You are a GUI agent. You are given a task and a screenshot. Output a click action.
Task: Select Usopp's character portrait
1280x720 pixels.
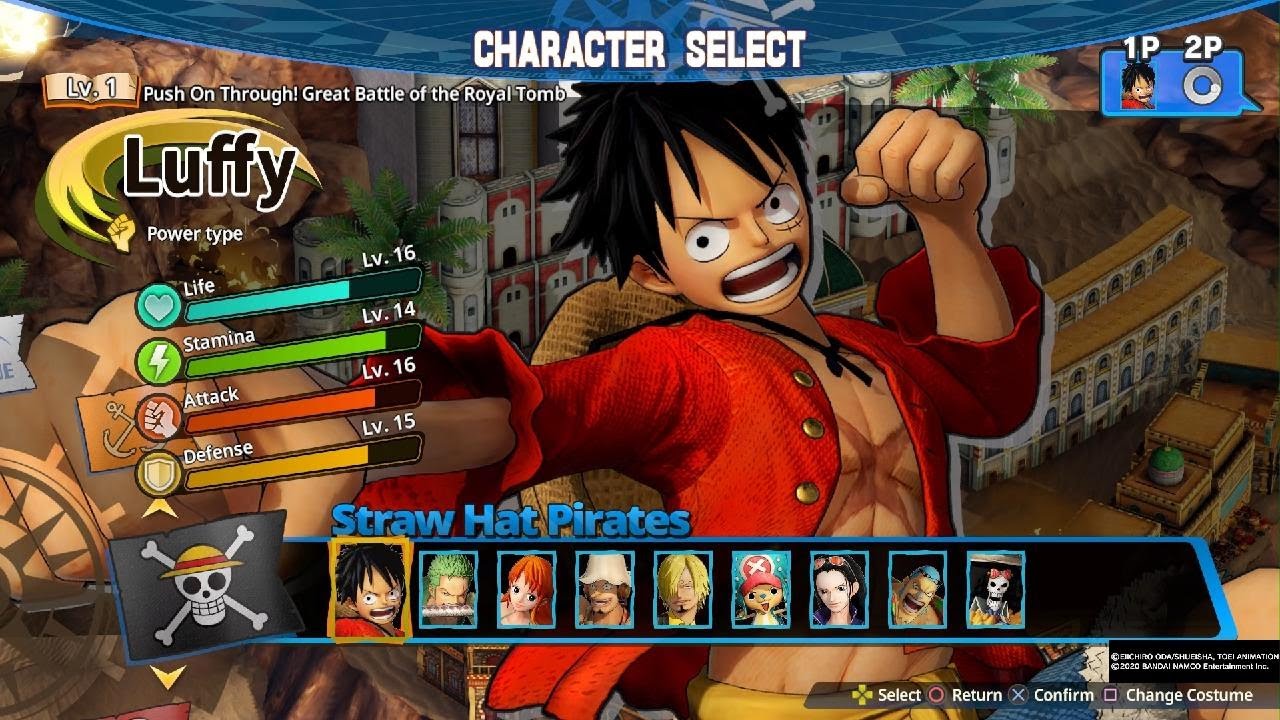point(605,590)
